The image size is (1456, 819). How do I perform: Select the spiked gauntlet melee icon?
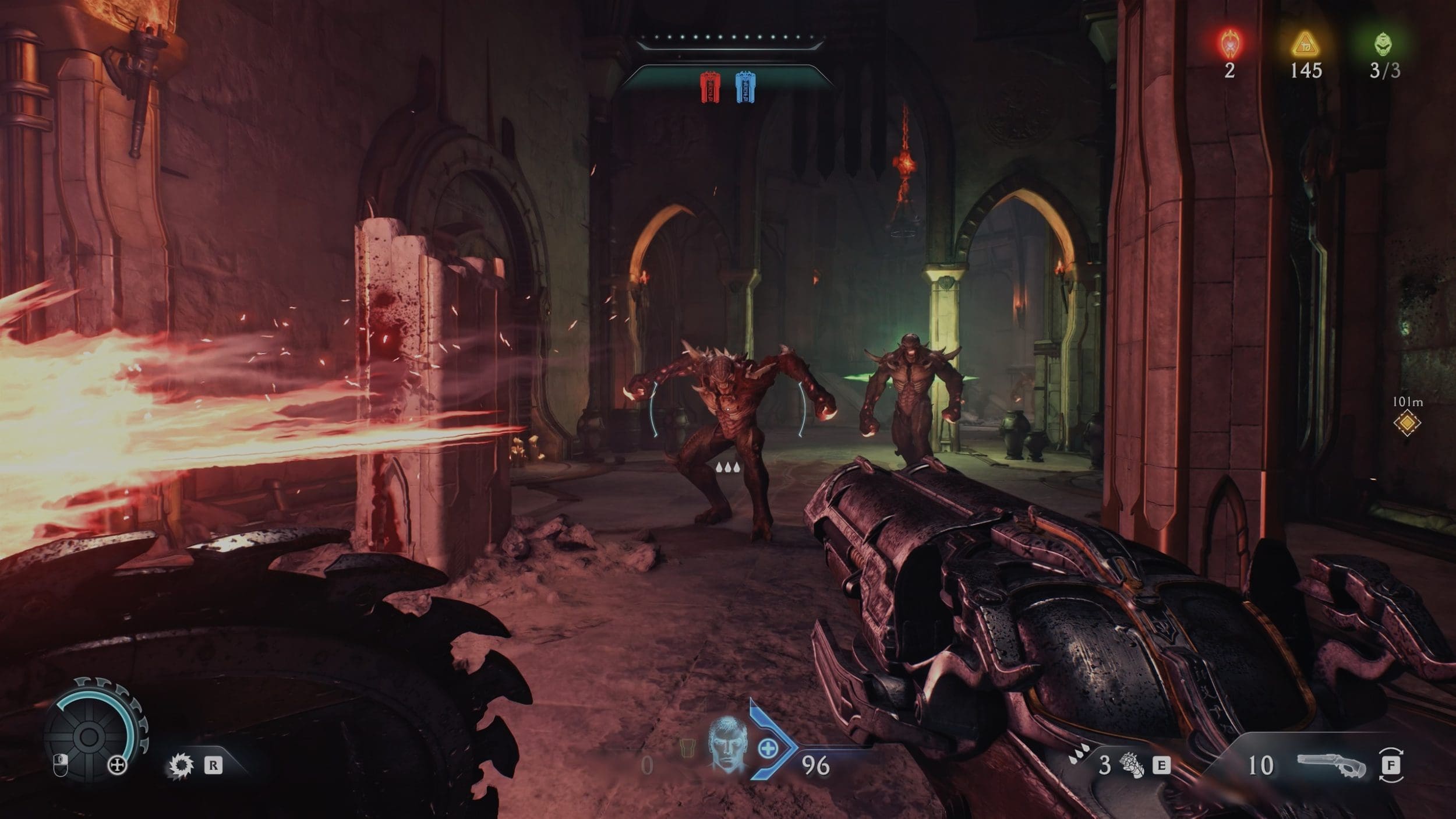point(1132,765)
